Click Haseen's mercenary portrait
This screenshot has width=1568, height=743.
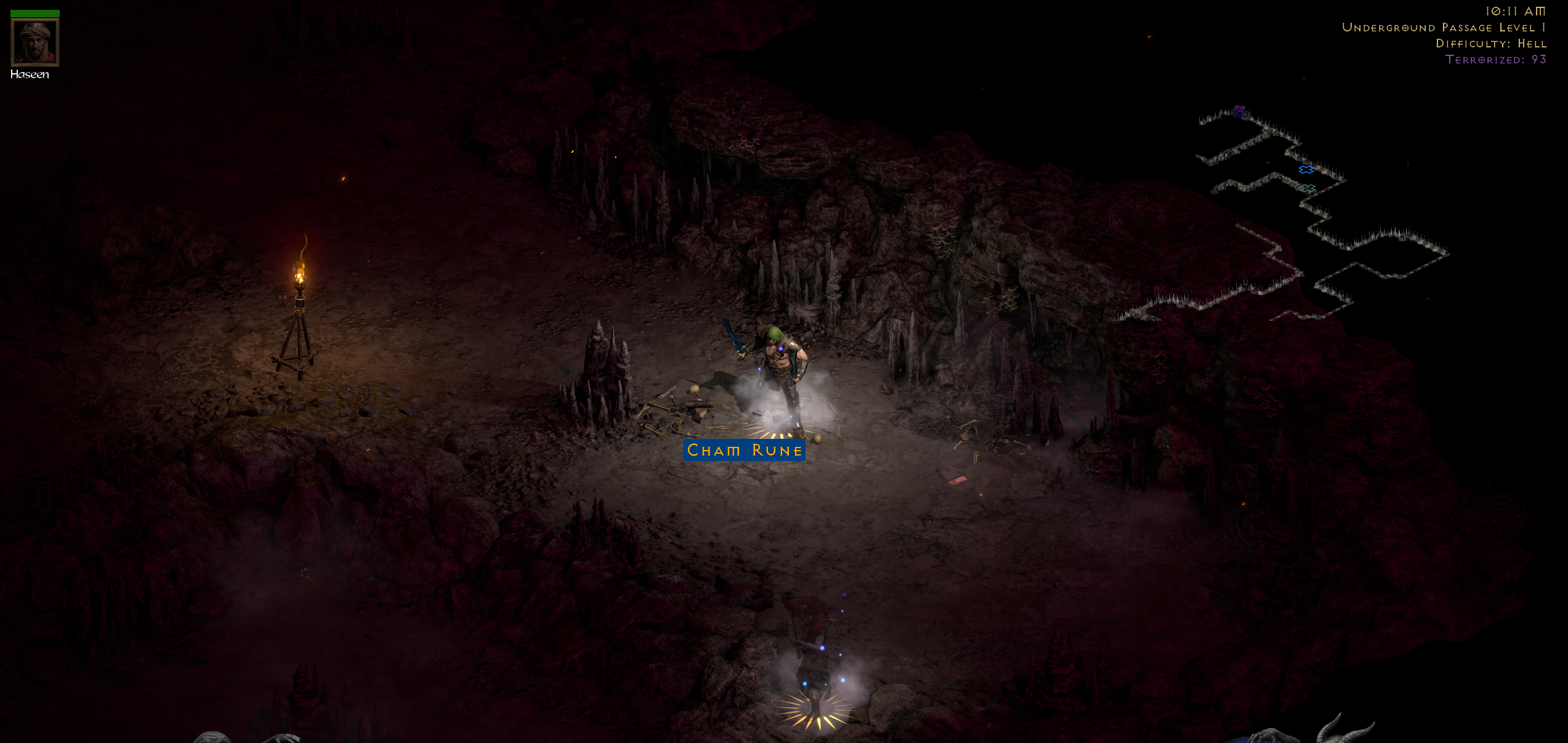coord(34,43)
